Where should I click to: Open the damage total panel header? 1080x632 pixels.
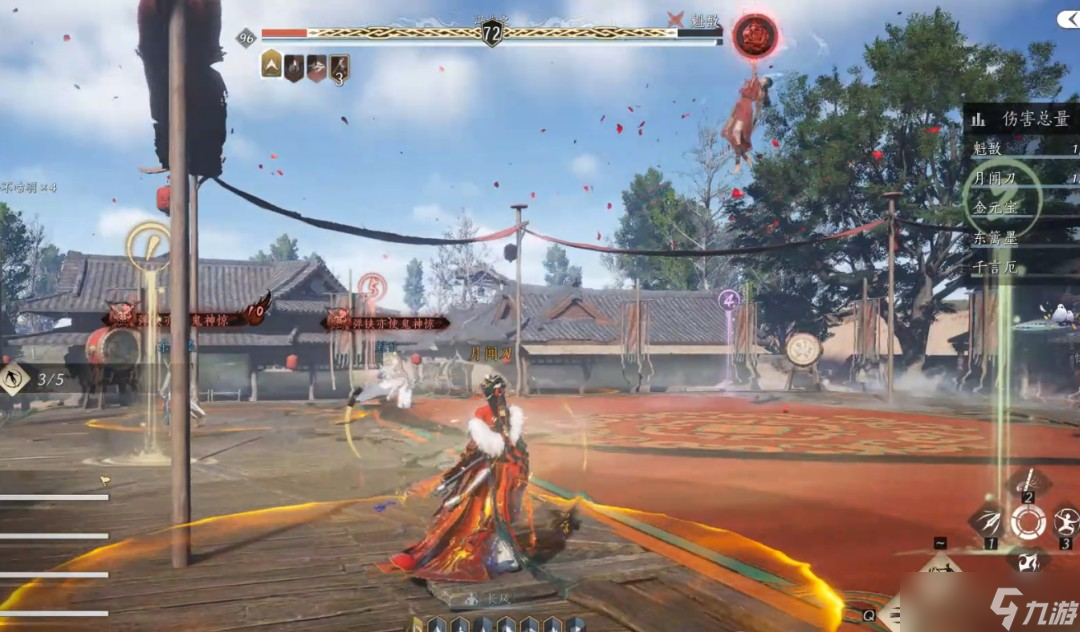click(1022, 119)
